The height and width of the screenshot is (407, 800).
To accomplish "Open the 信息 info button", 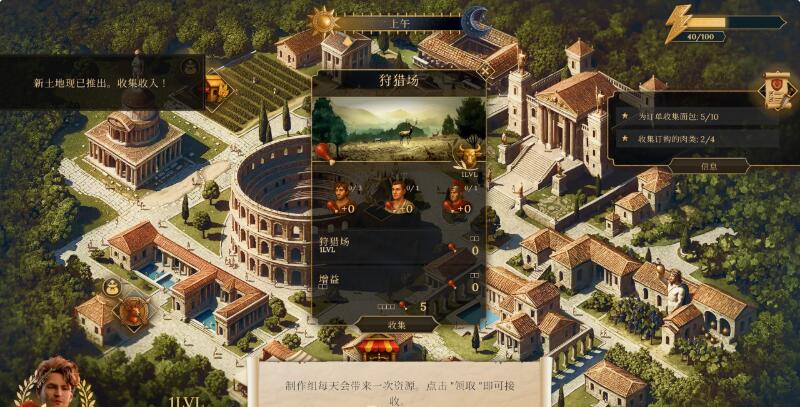I will pos(708,166).
